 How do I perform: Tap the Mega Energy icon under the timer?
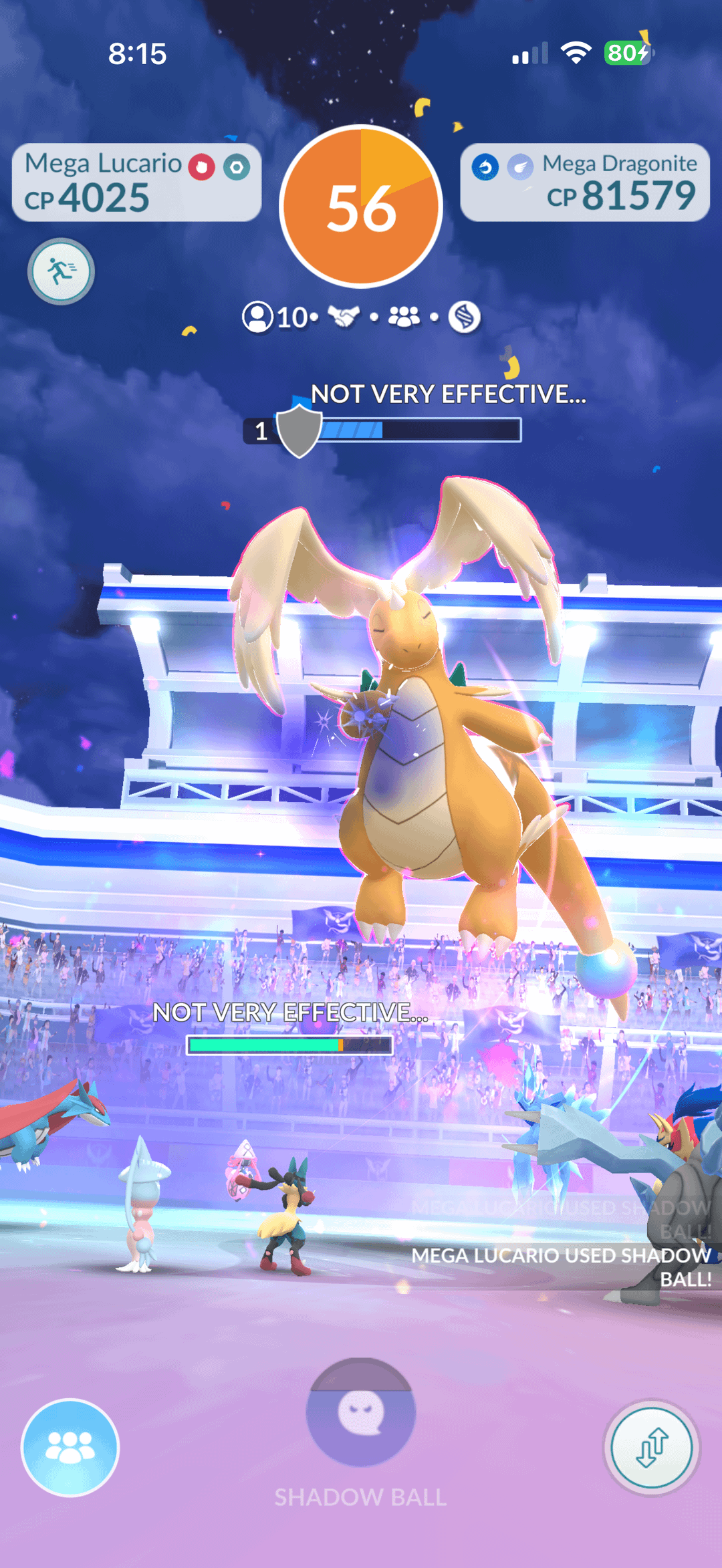[464, 317]
